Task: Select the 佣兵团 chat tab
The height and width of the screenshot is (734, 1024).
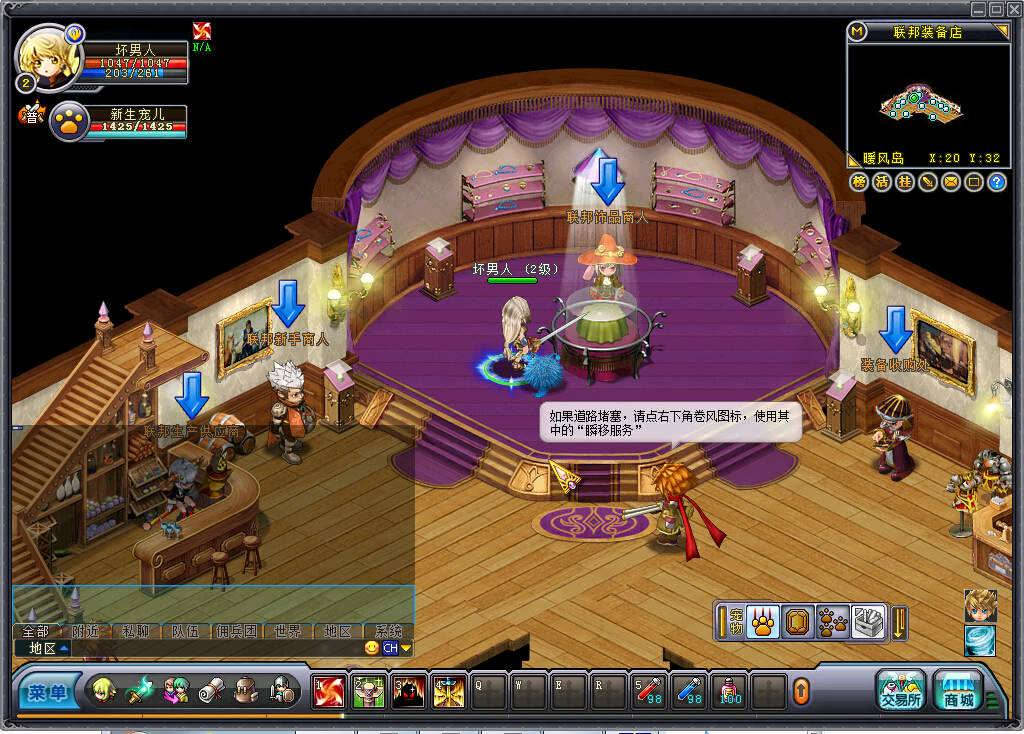Action: (x=236, y=632)
